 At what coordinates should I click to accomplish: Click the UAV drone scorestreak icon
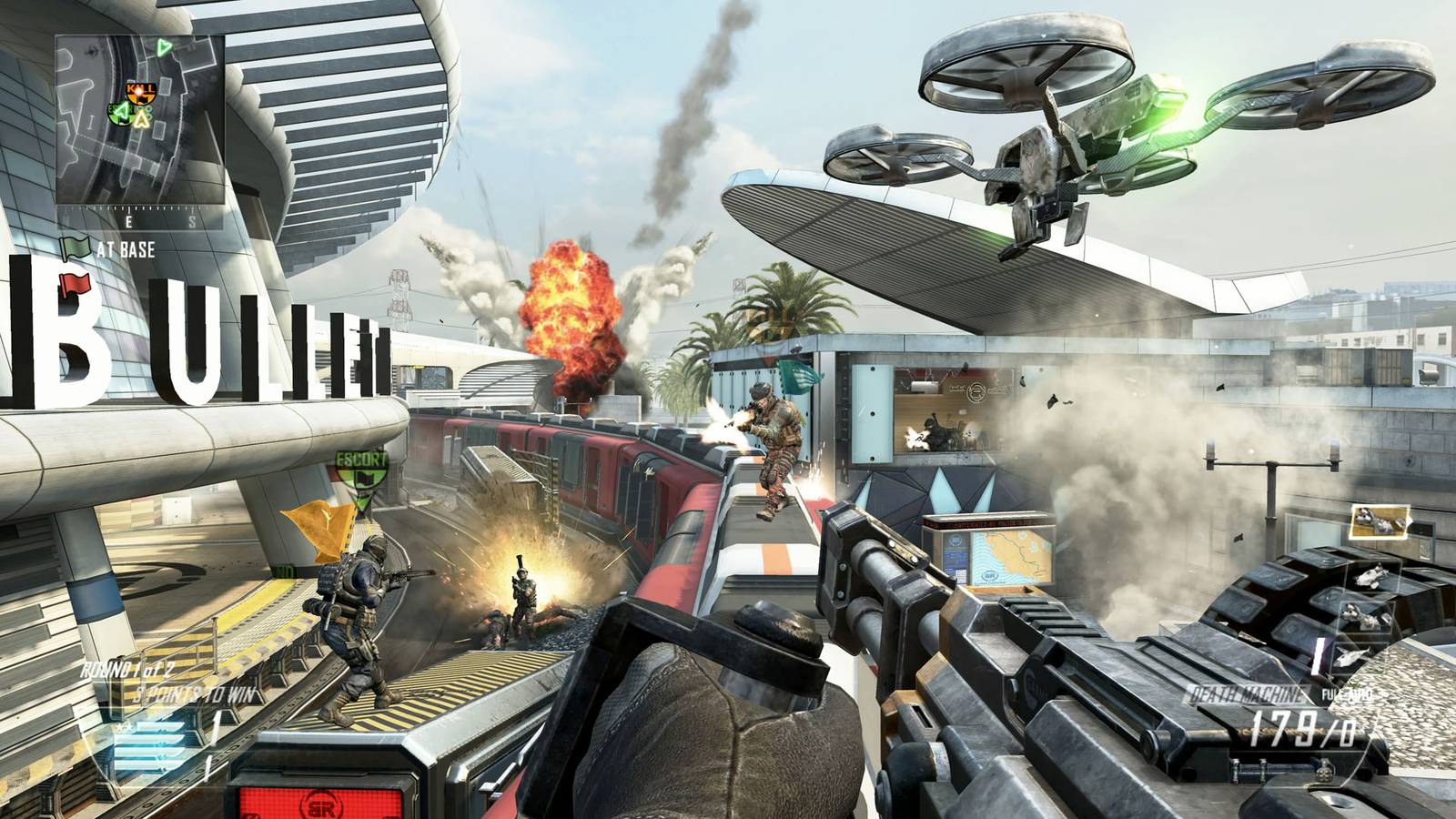1374,575
